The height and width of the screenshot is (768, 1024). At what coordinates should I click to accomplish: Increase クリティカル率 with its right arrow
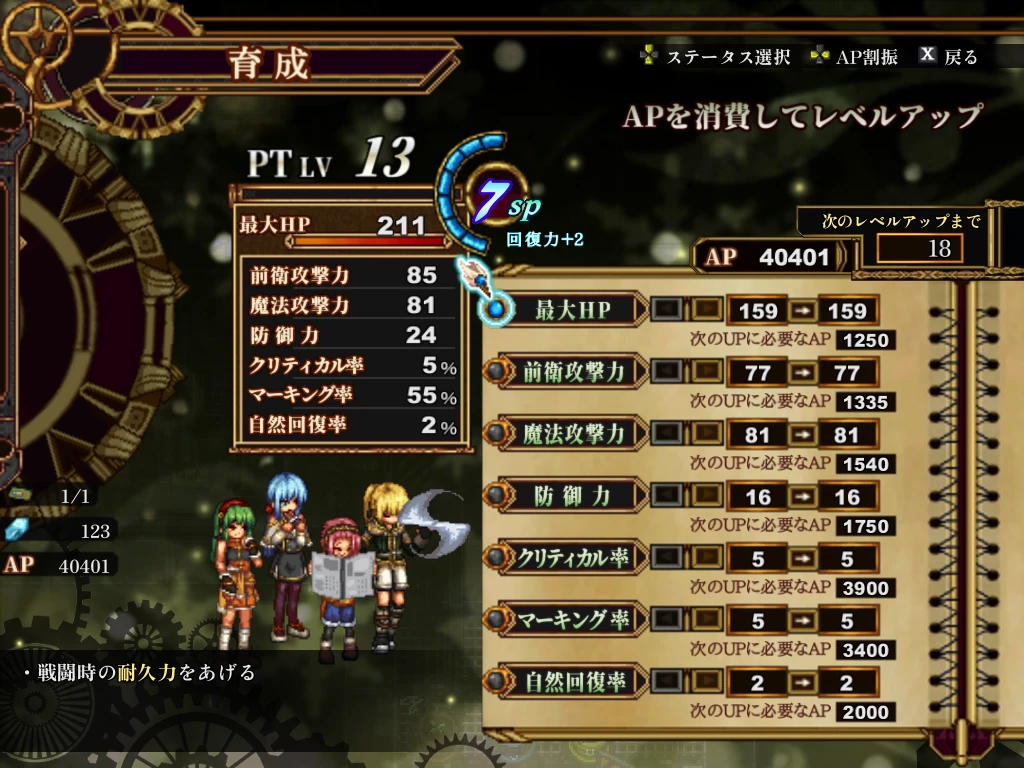(706, 558)
